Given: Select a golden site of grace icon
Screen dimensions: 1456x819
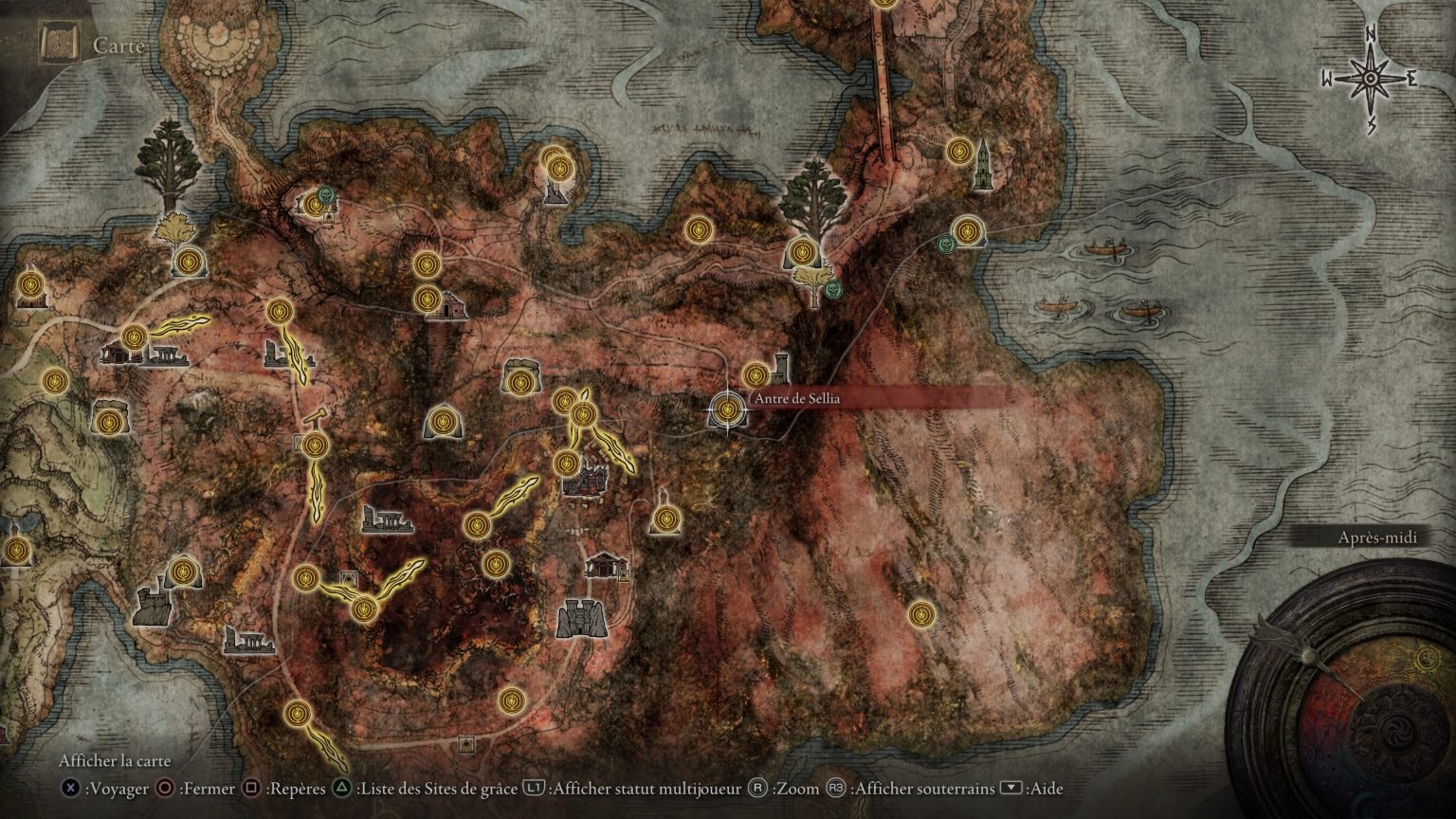Looking at the screenshot, I should (700, 230).
